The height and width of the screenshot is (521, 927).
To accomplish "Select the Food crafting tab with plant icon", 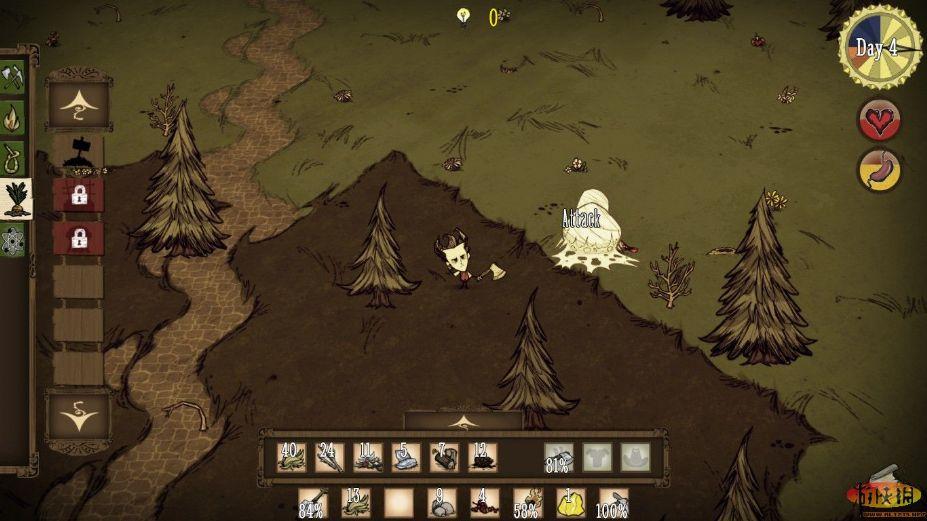I will [x=14, y=199].
